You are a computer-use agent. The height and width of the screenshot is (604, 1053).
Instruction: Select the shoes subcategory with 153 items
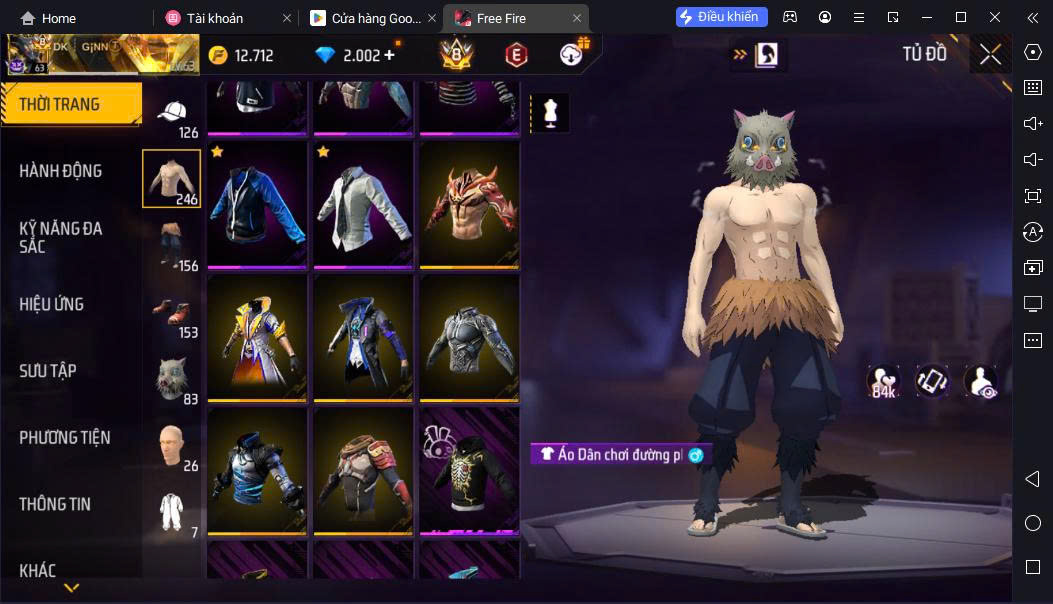point(172,315)
